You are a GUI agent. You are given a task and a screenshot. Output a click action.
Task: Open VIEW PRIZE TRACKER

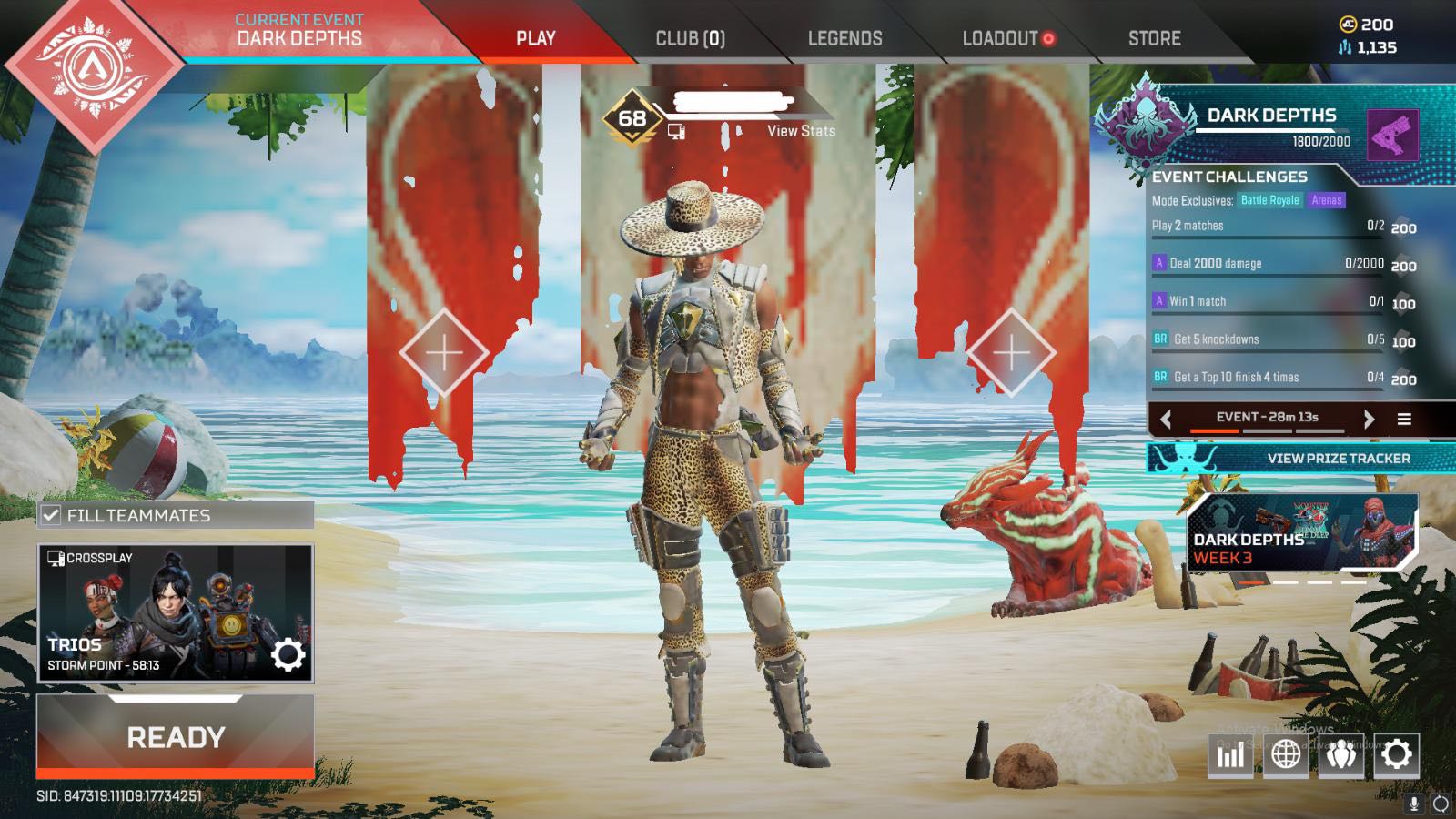(1339, 459)
